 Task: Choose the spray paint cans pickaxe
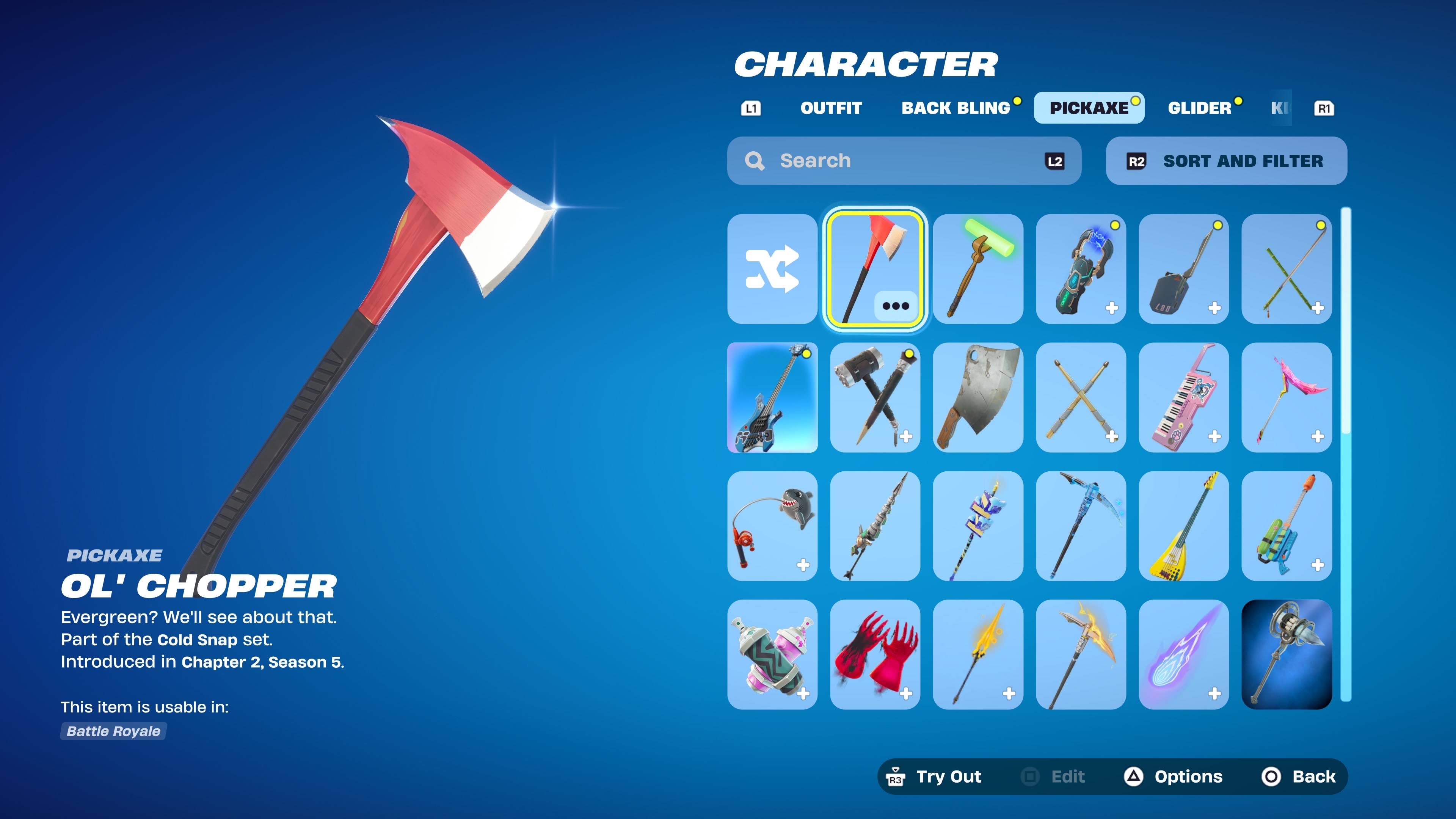click(x=772, y=654)
